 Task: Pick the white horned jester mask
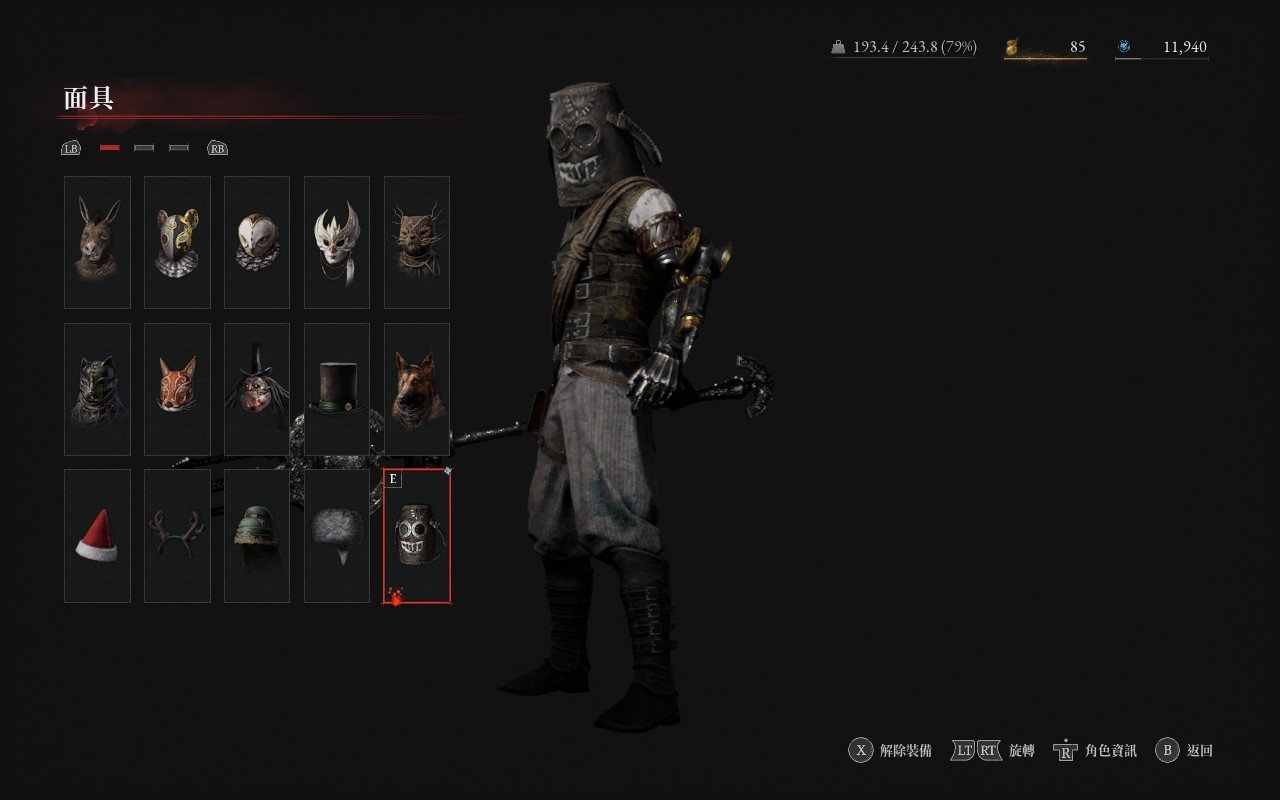point(337,242)
